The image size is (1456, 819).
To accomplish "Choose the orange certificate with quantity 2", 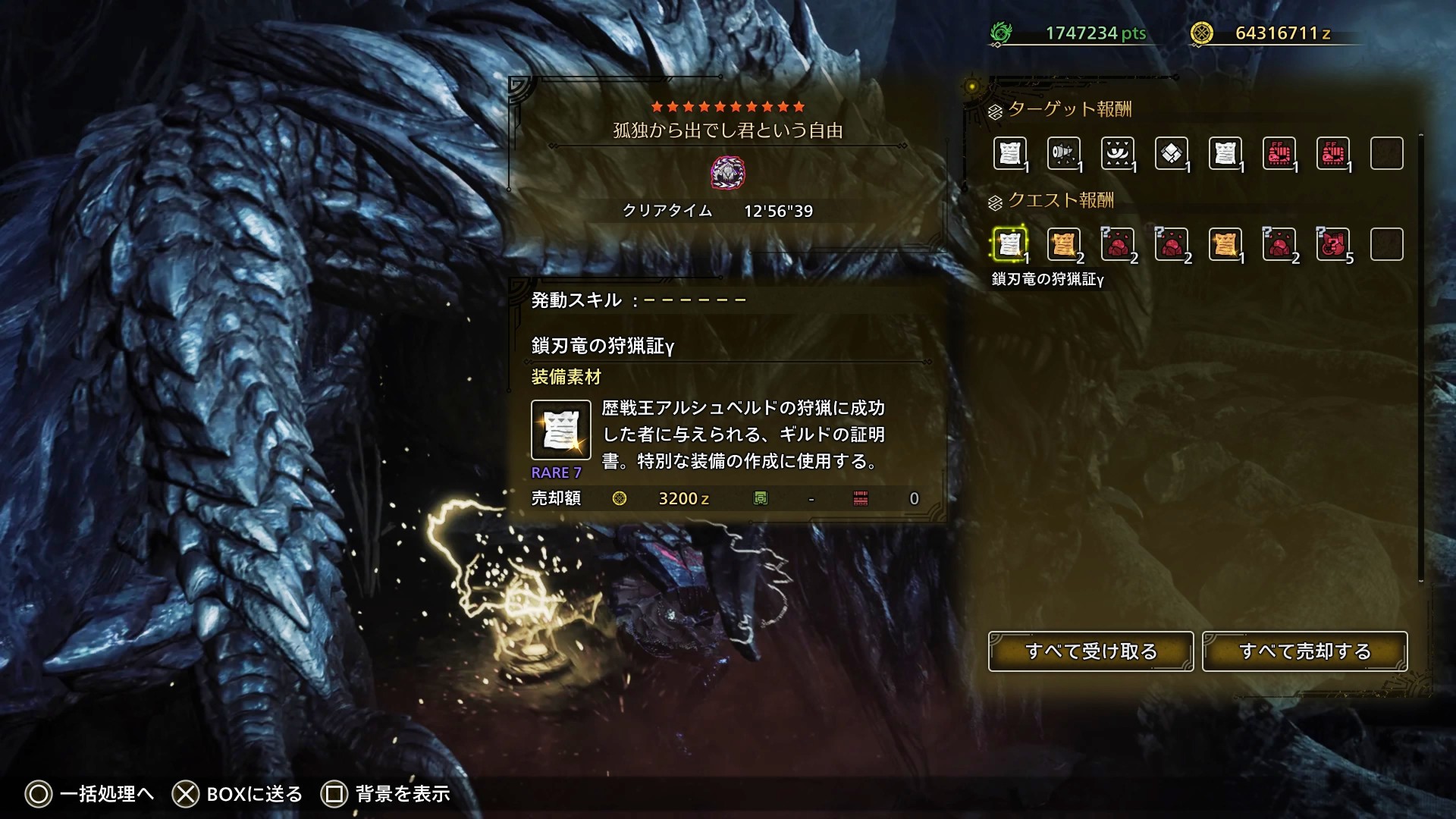I will pyautogui.click(x=1063, y=244).
